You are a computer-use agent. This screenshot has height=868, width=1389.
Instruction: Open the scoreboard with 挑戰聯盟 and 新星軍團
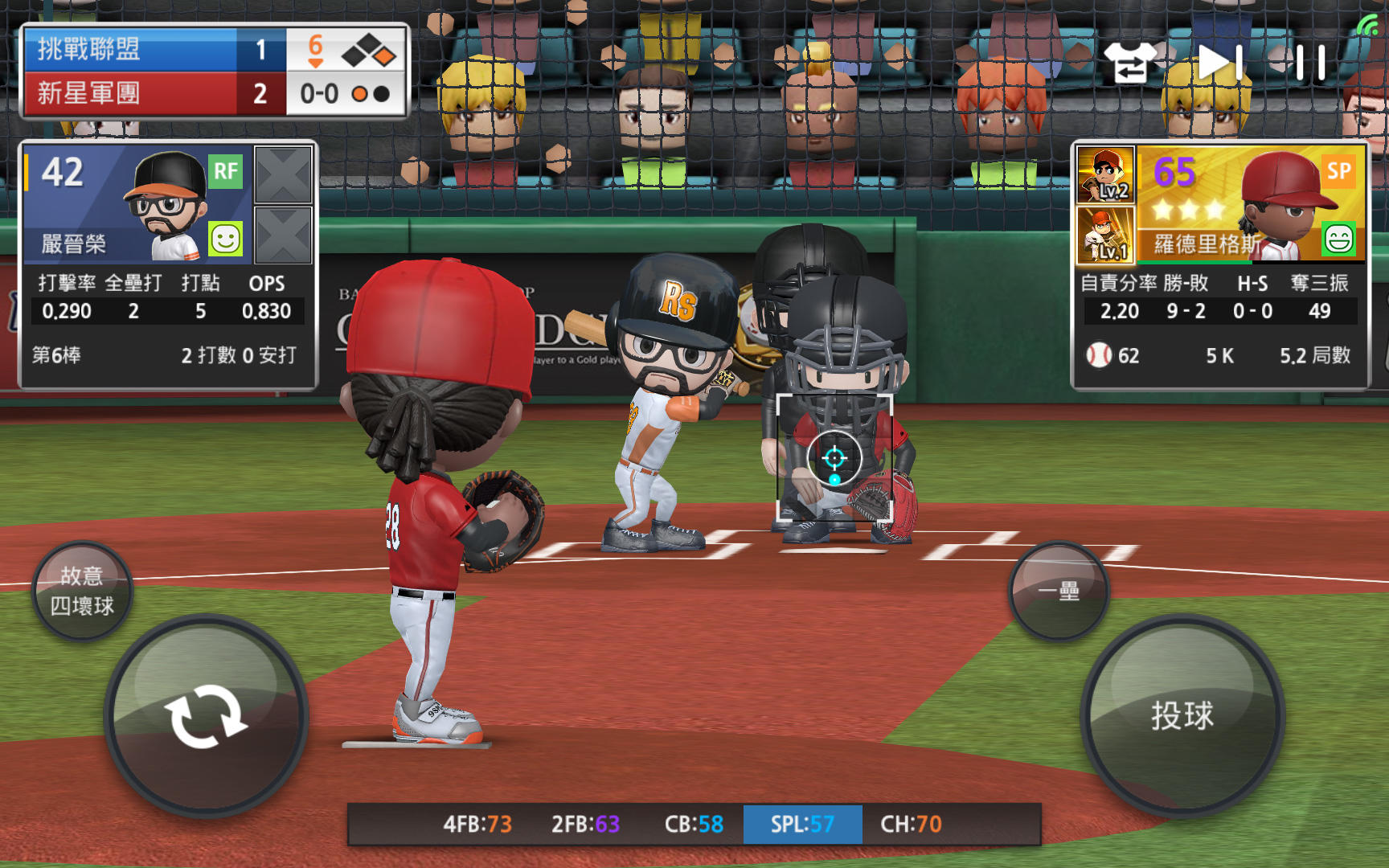[215, 72]
